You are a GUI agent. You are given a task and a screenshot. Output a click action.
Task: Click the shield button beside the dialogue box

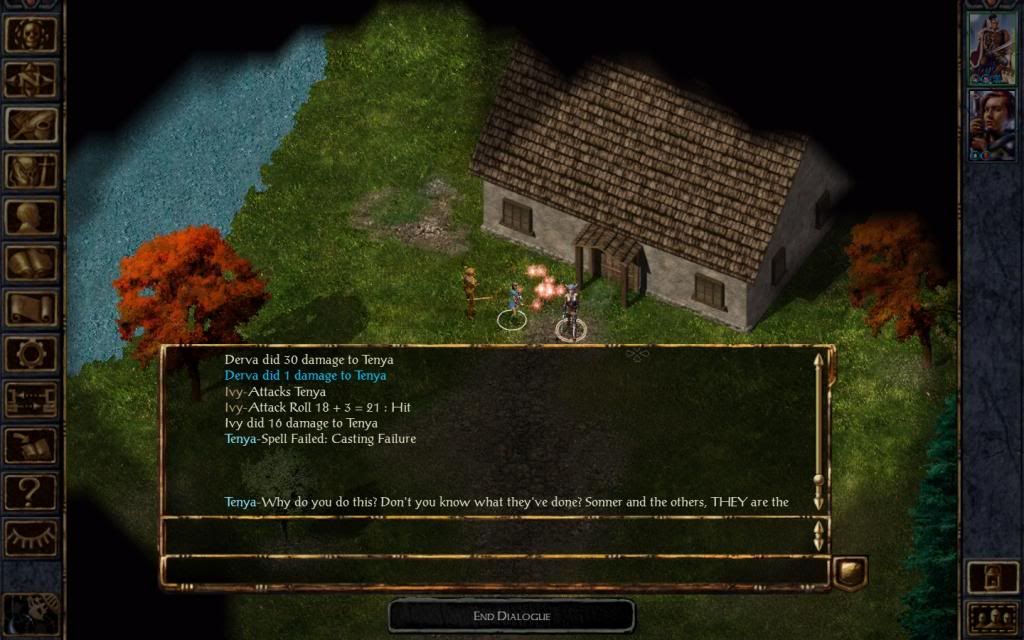[850, 572]
